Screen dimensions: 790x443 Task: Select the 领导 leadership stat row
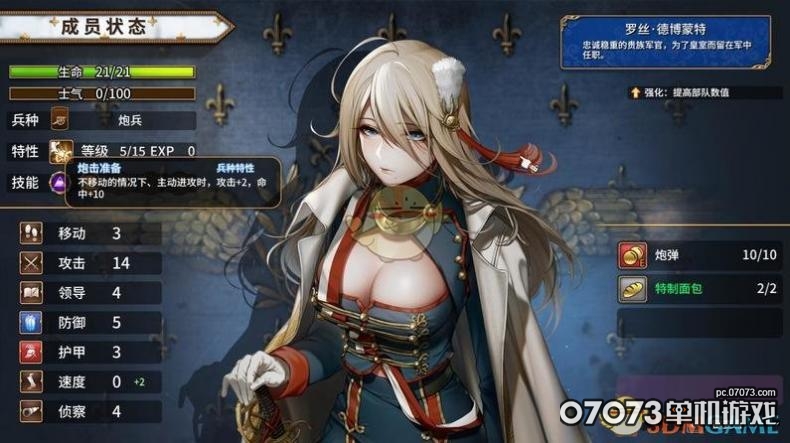pyautogui.click(x=88, y=293)
